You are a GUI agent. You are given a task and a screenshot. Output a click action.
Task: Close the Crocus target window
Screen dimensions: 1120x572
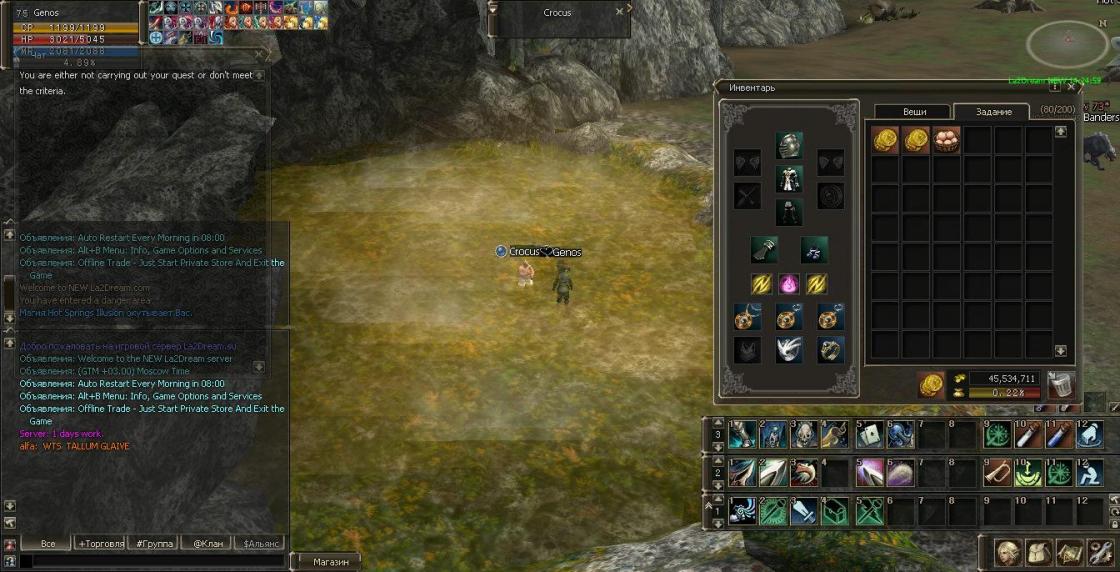coord(620,12)
